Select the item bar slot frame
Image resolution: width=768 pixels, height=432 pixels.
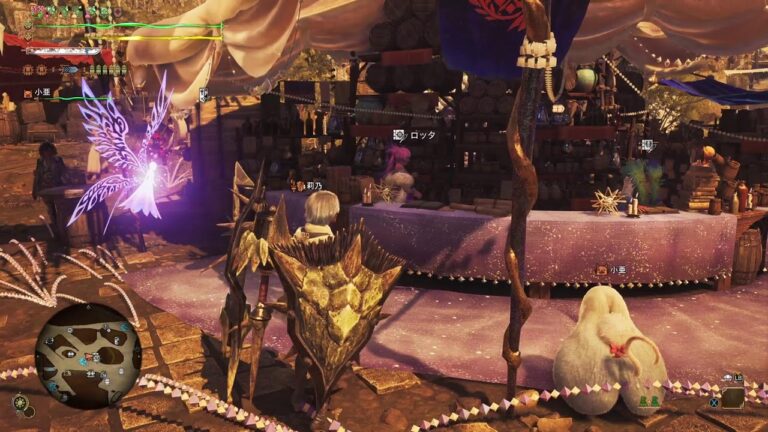[x=733, y=396]
